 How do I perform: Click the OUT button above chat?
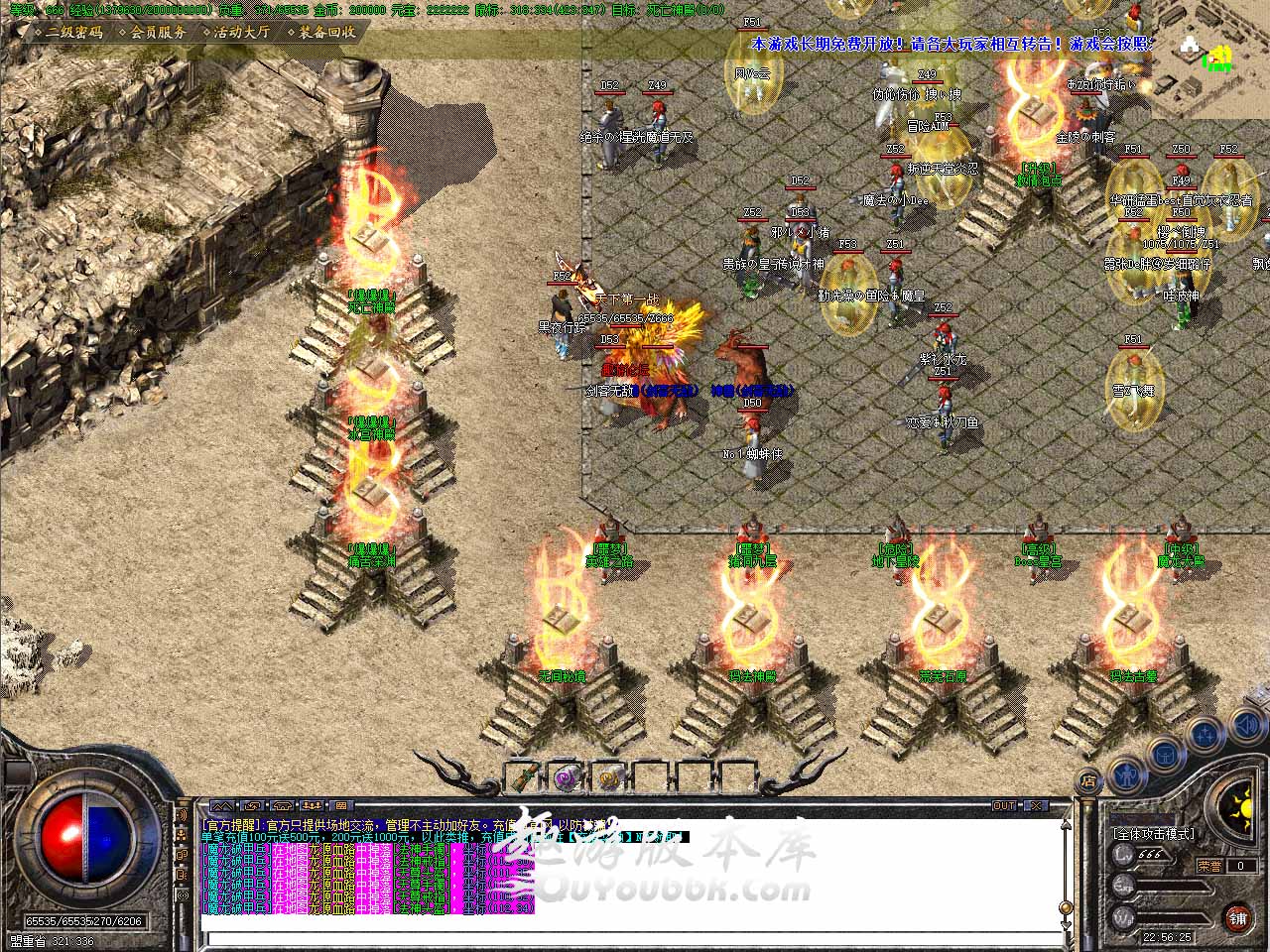[1004, 805]
